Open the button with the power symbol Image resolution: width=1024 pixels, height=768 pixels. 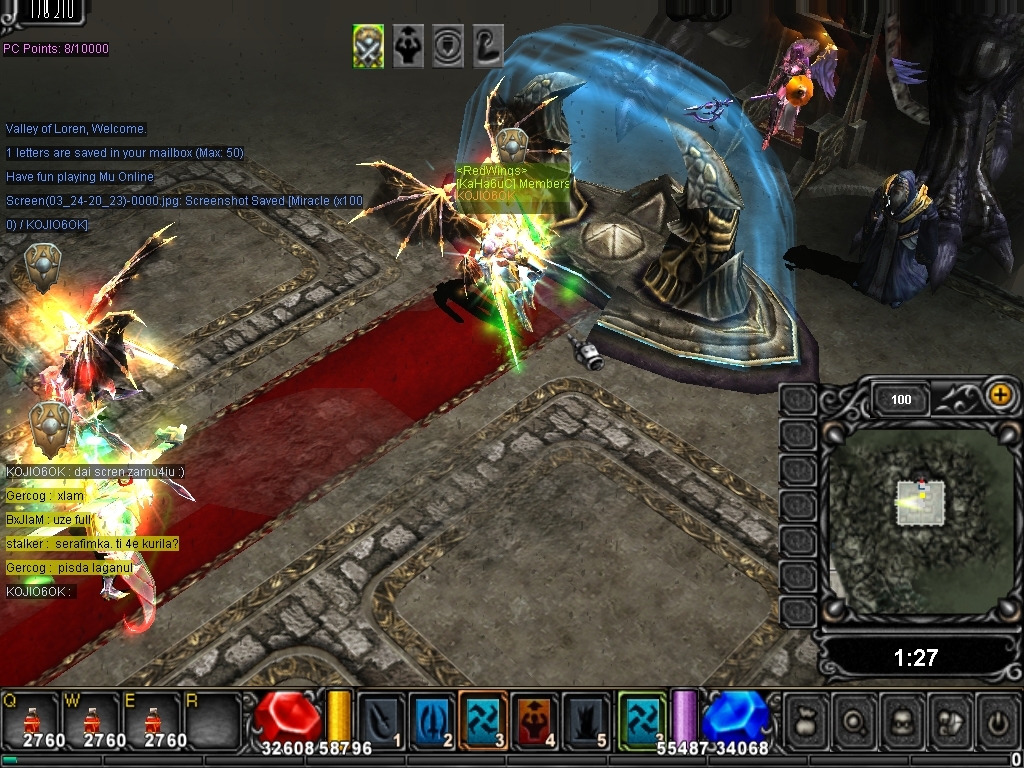pos(997,720)
